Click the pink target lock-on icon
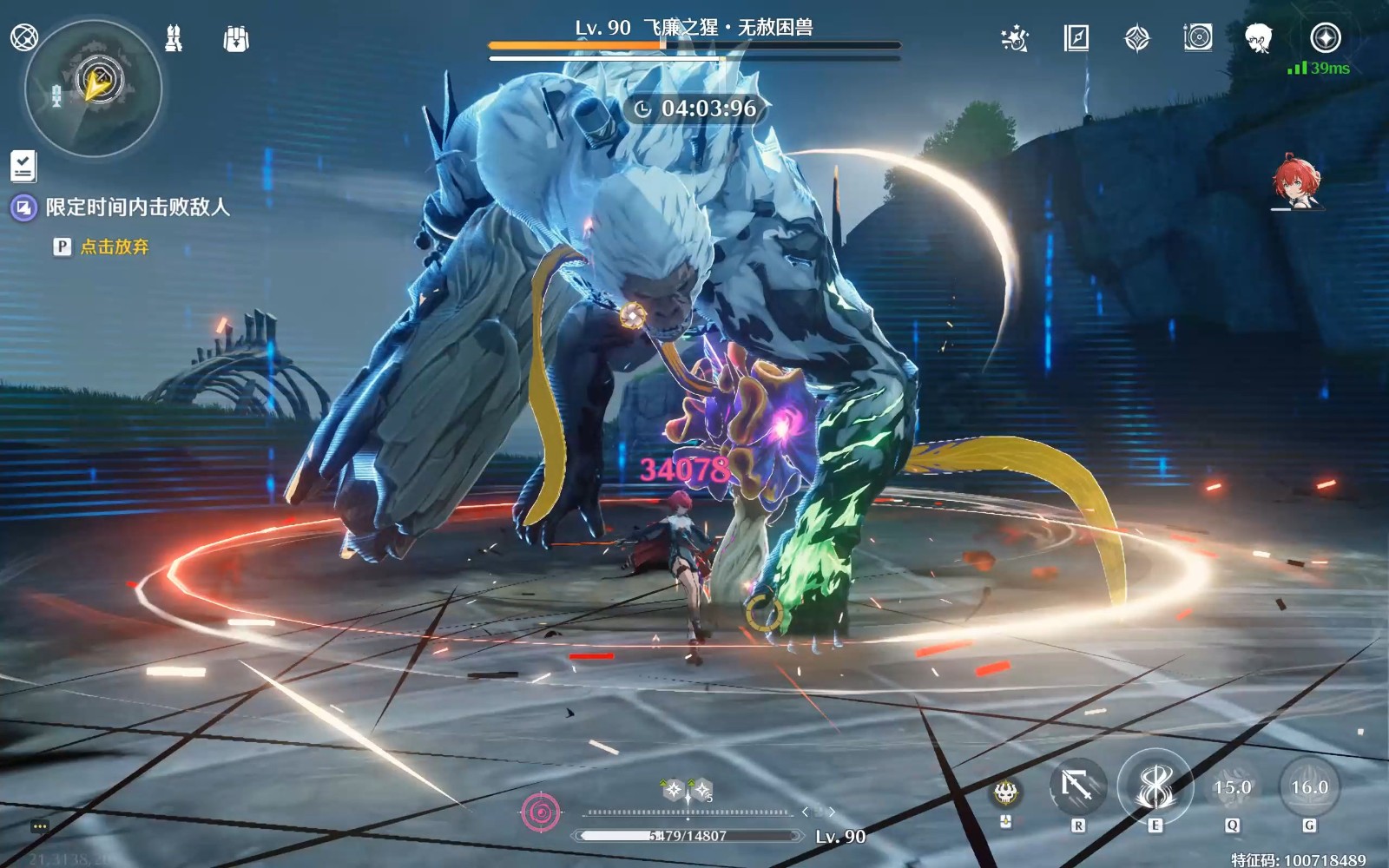 tap(540, 812)
